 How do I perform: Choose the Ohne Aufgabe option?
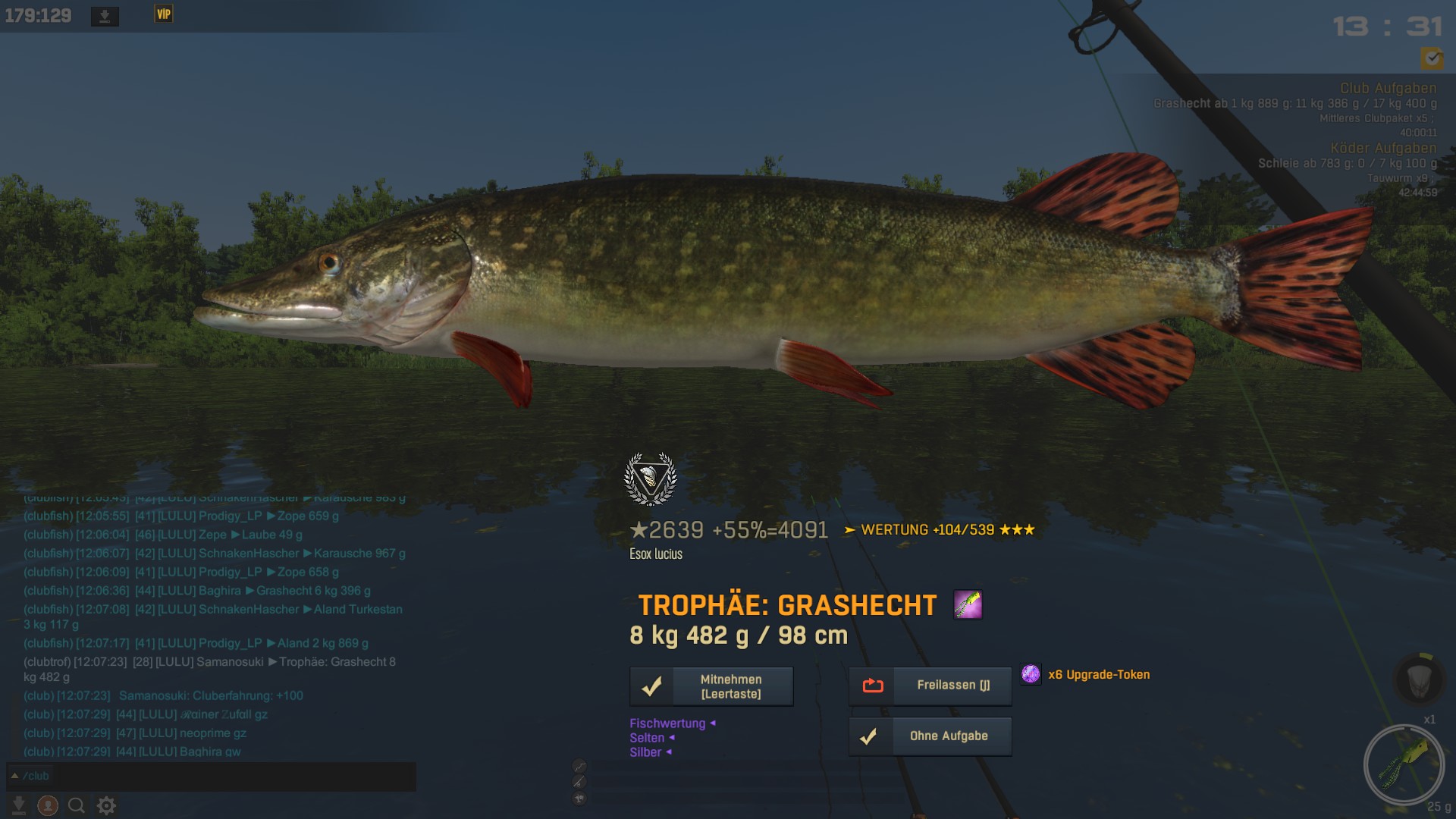930,736
